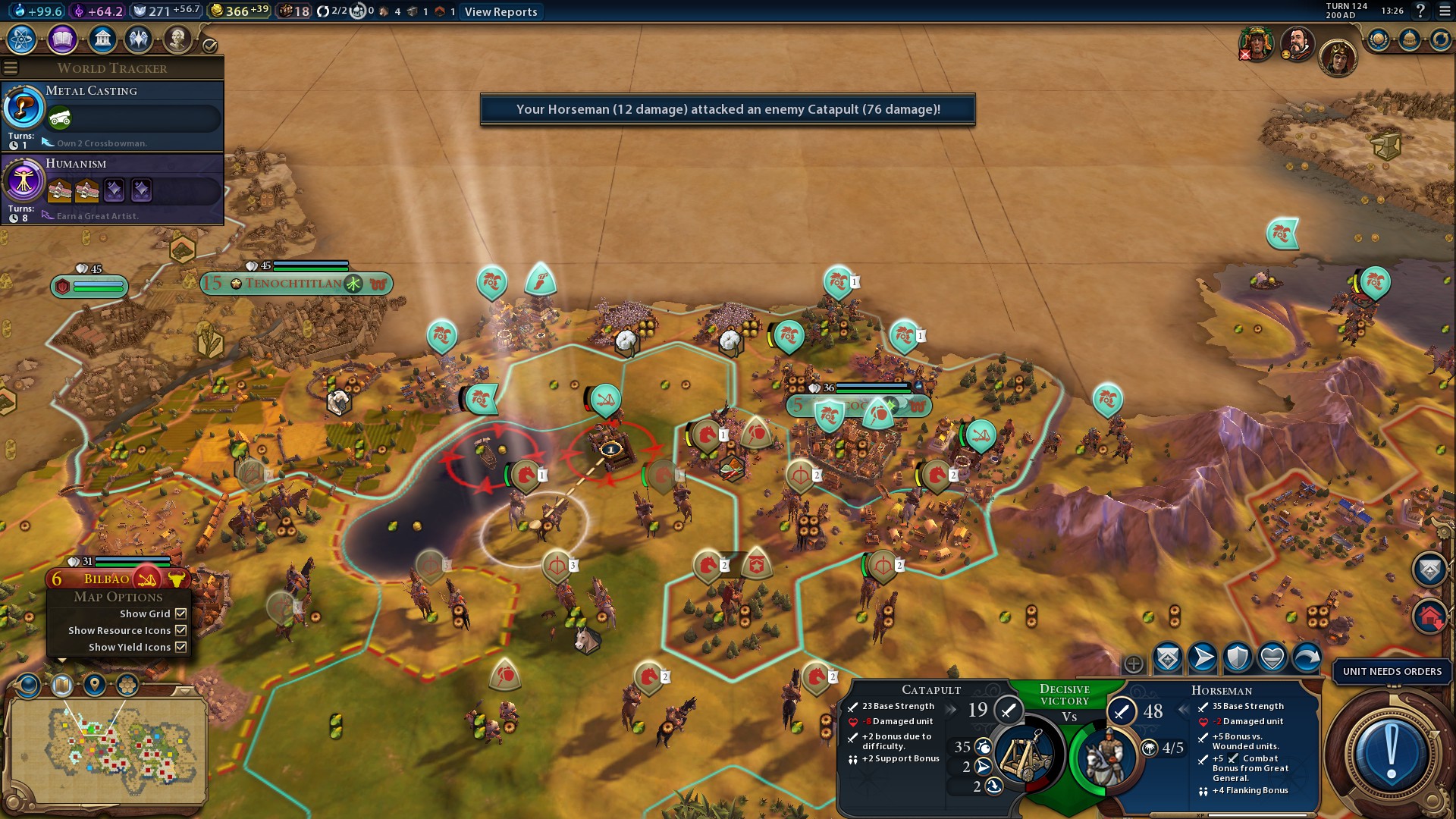Open the technology tree atom icon
Screen dimensions: 1456x819
tap(22, 39)
